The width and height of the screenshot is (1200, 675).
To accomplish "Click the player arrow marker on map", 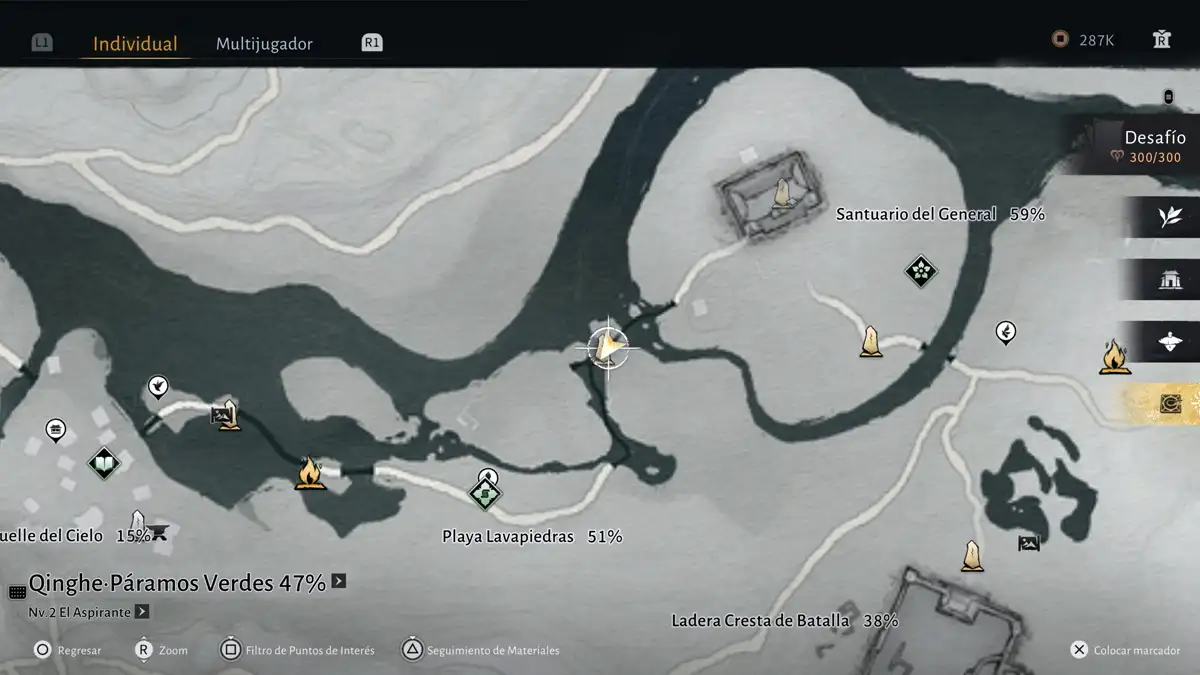I will (x=607, y=348).
